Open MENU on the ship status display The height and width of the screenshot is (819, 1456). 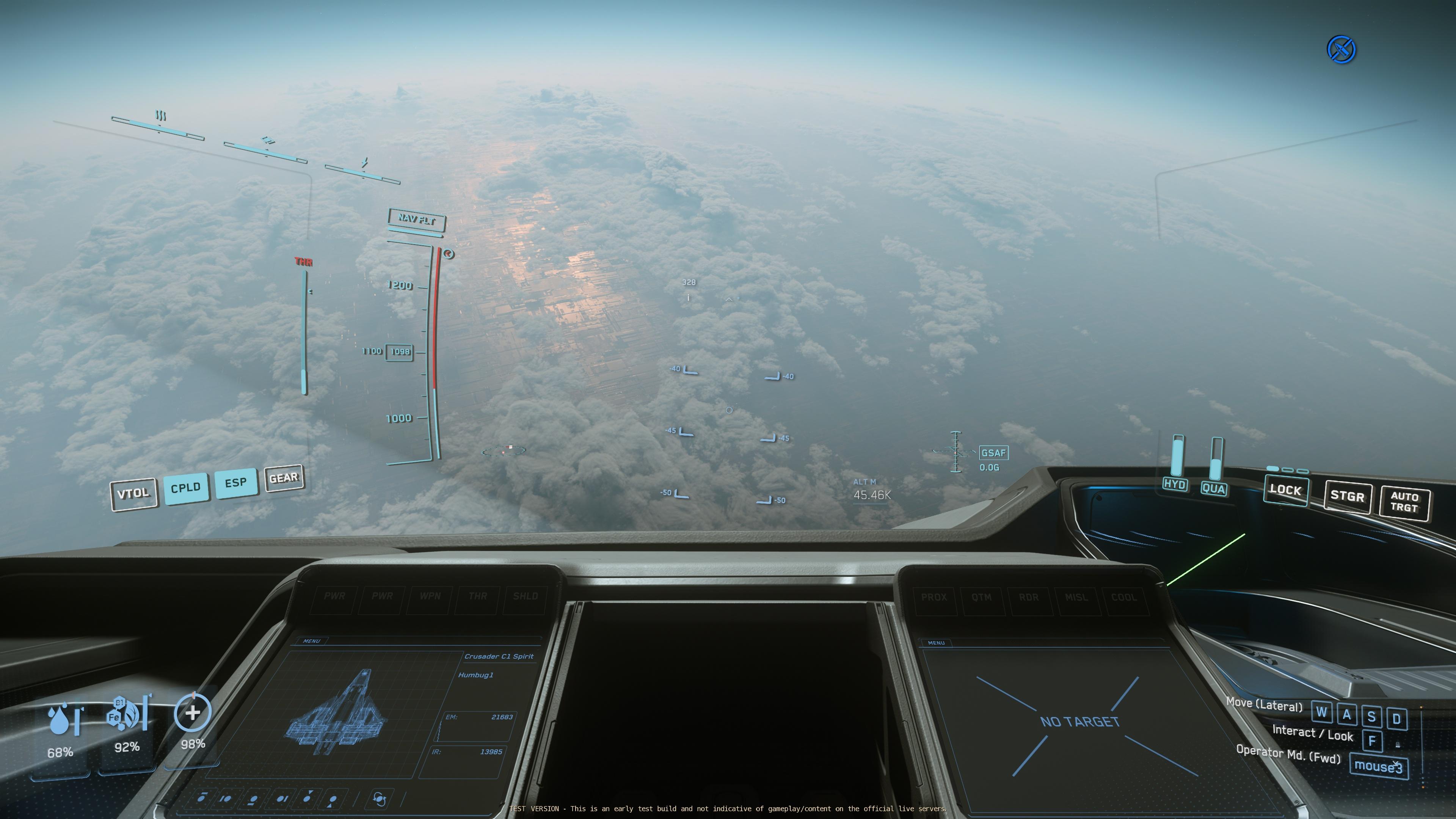pos(311,642)
